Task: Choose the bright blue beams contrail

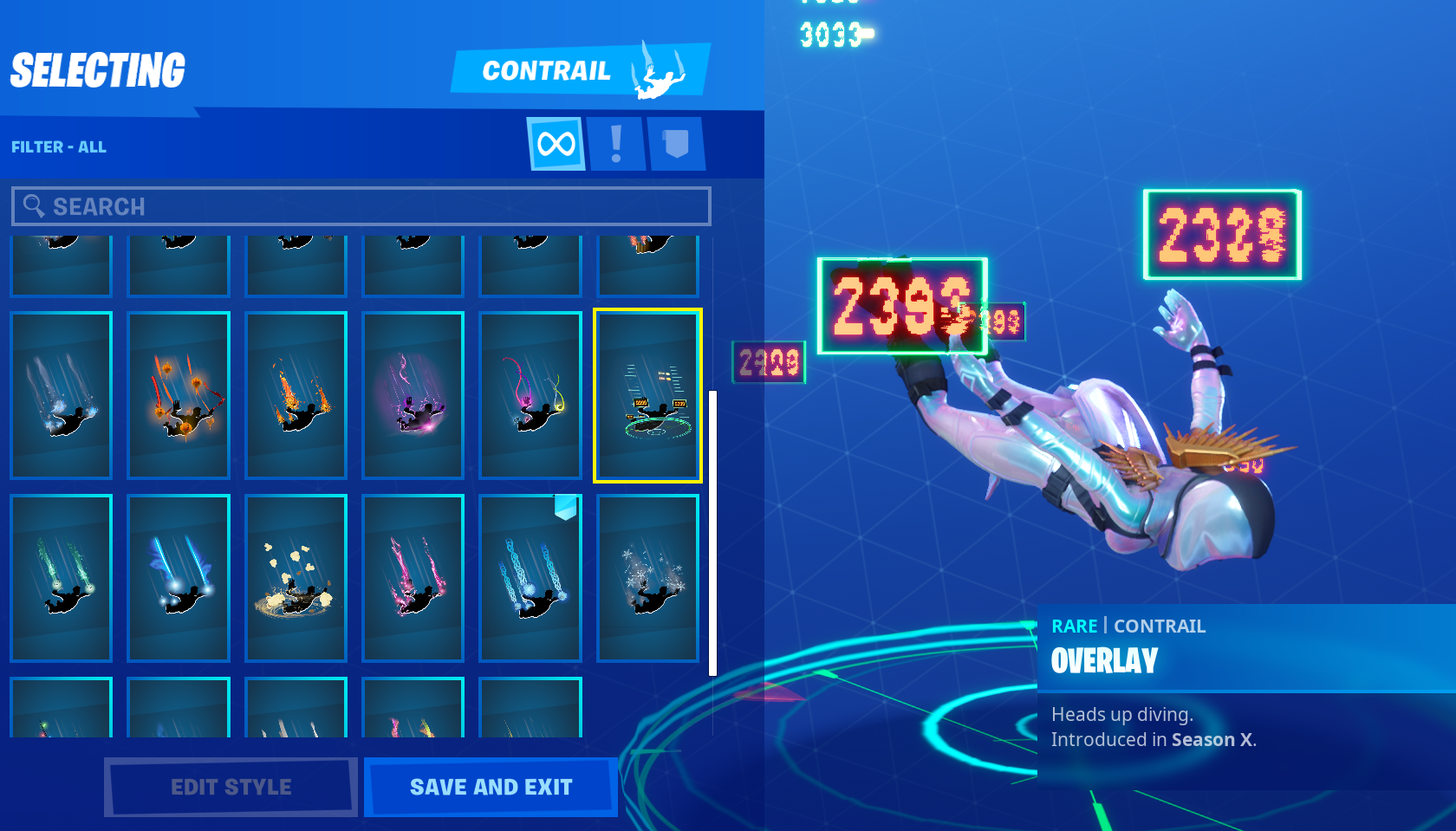Action: pos(179,578)
